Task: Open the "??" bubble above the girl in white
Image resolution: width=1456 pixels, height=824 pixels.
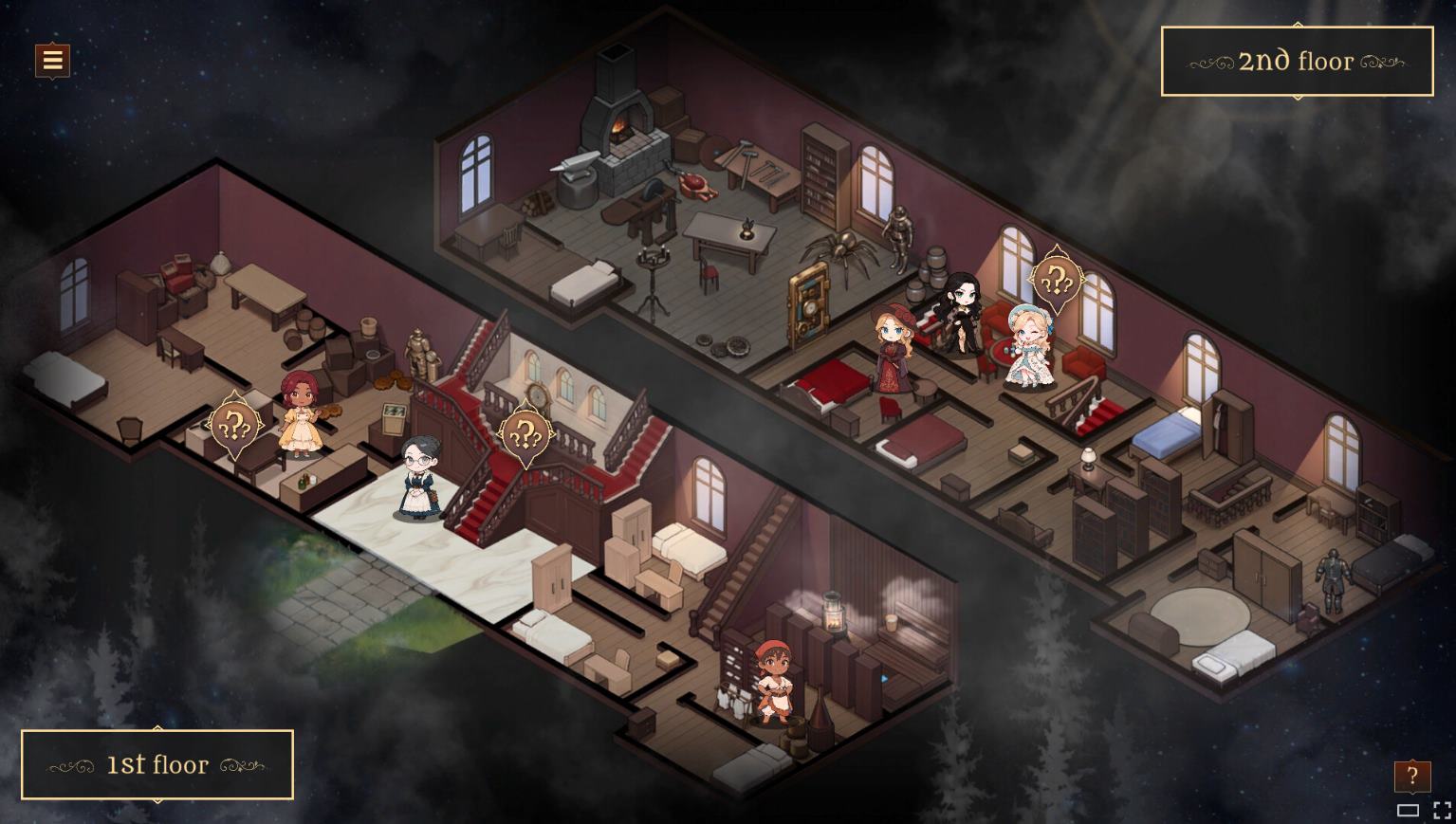Action: pos(1057,280)
